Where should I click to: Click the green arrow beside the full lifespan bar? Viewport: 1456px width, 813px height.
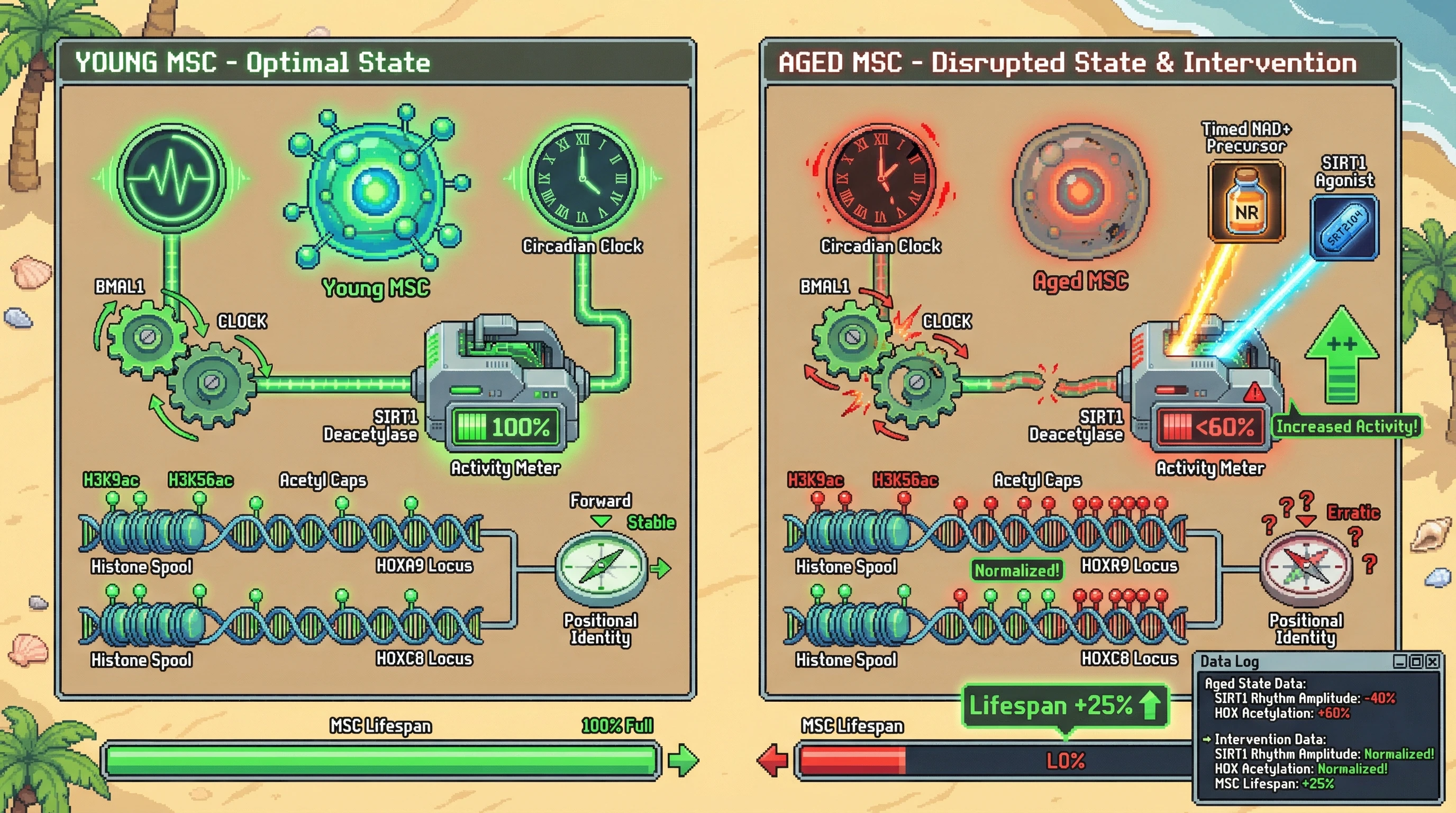[683, 760]
